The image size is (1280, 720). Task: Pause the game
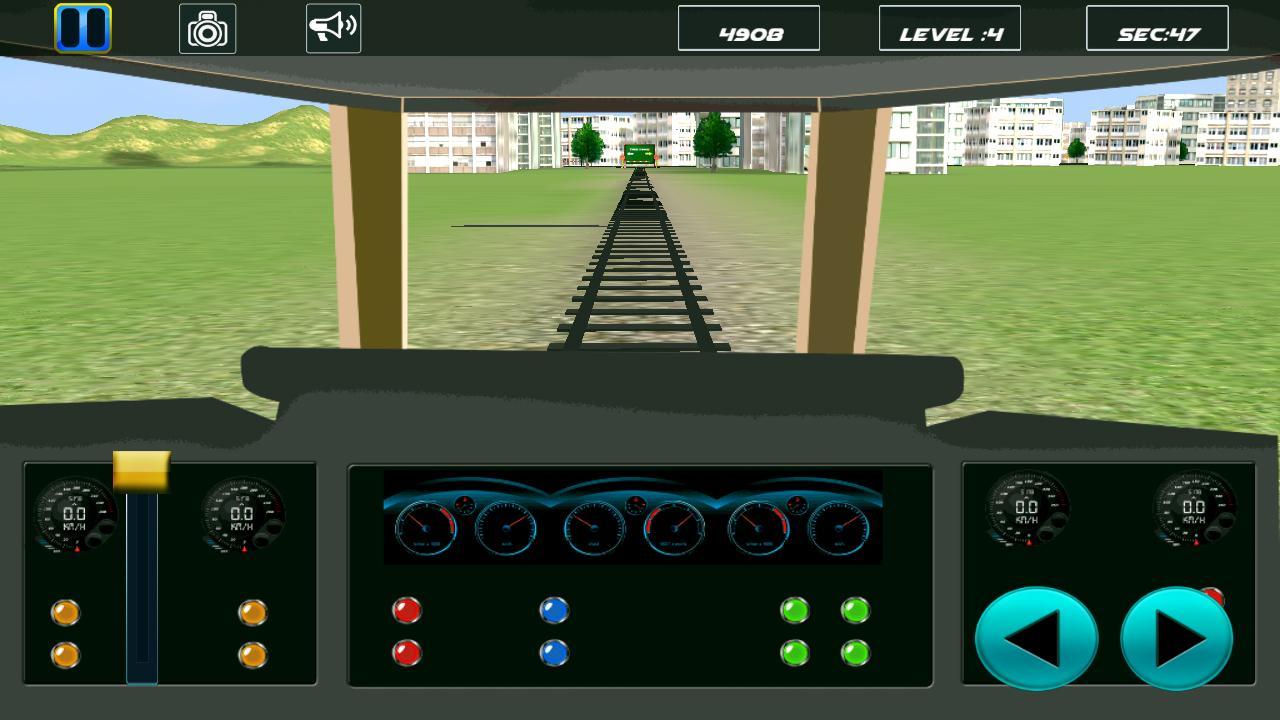81,26
